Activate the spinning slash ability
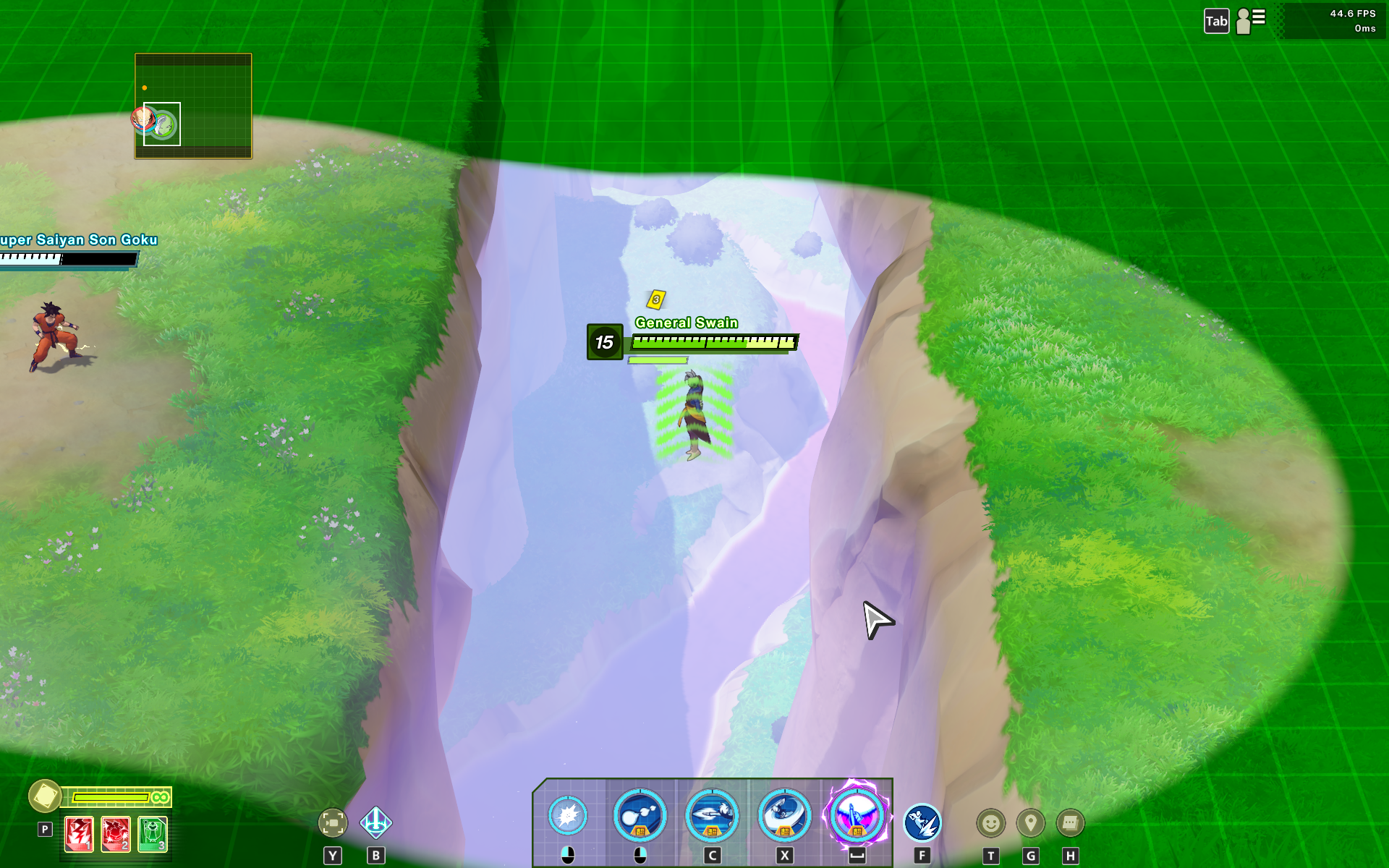 pyautogui.click(x=784, y=817)
